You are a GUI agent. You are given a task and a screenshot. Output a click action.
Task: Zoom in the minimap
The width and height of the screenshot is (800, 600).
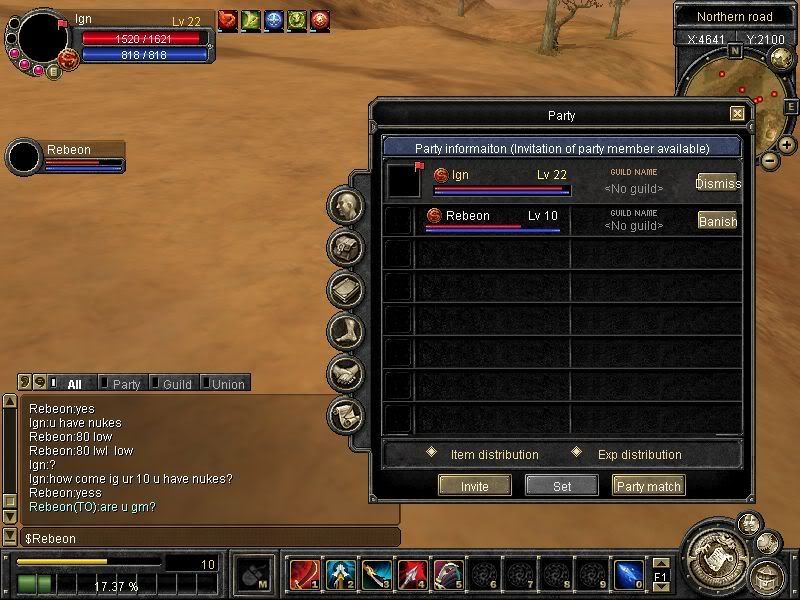pos(787,146)
